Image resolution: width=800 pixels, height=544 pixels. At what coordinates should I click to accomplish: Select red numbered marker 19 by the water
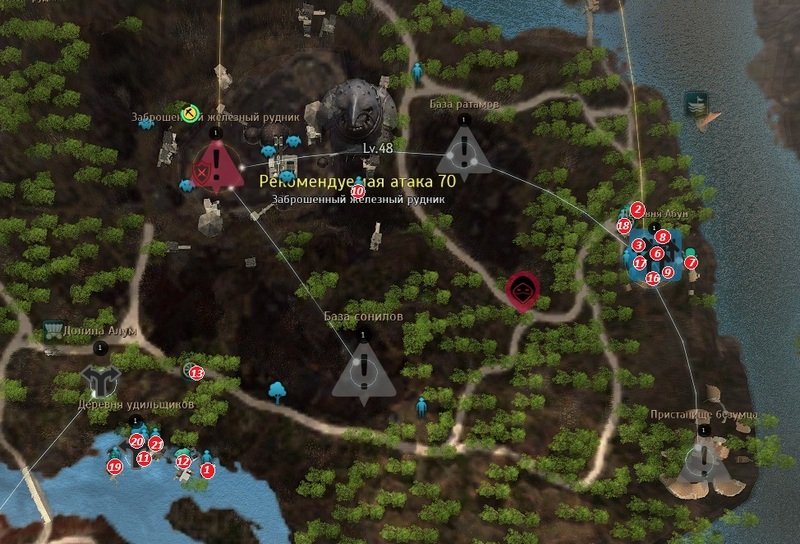(115, 466)
